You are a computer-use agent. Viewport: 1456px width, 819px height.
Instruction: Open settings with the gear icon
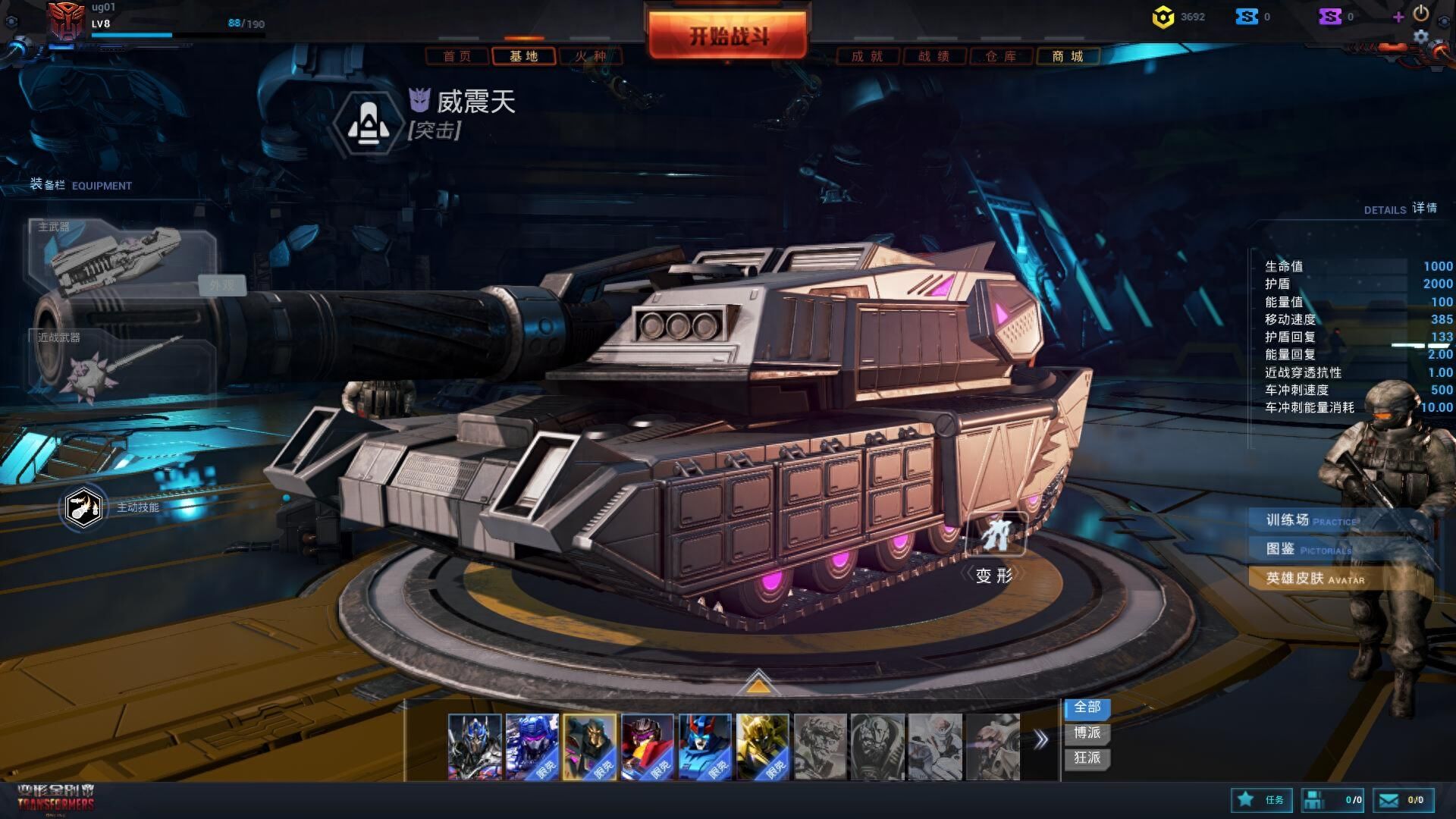click(1421, 36)
